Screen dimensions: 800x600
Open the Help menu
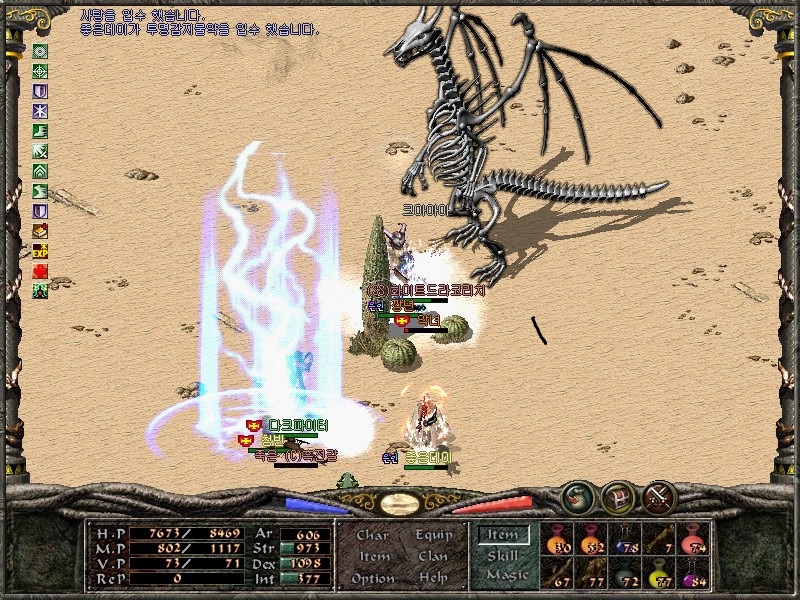(x=434, y=578)
